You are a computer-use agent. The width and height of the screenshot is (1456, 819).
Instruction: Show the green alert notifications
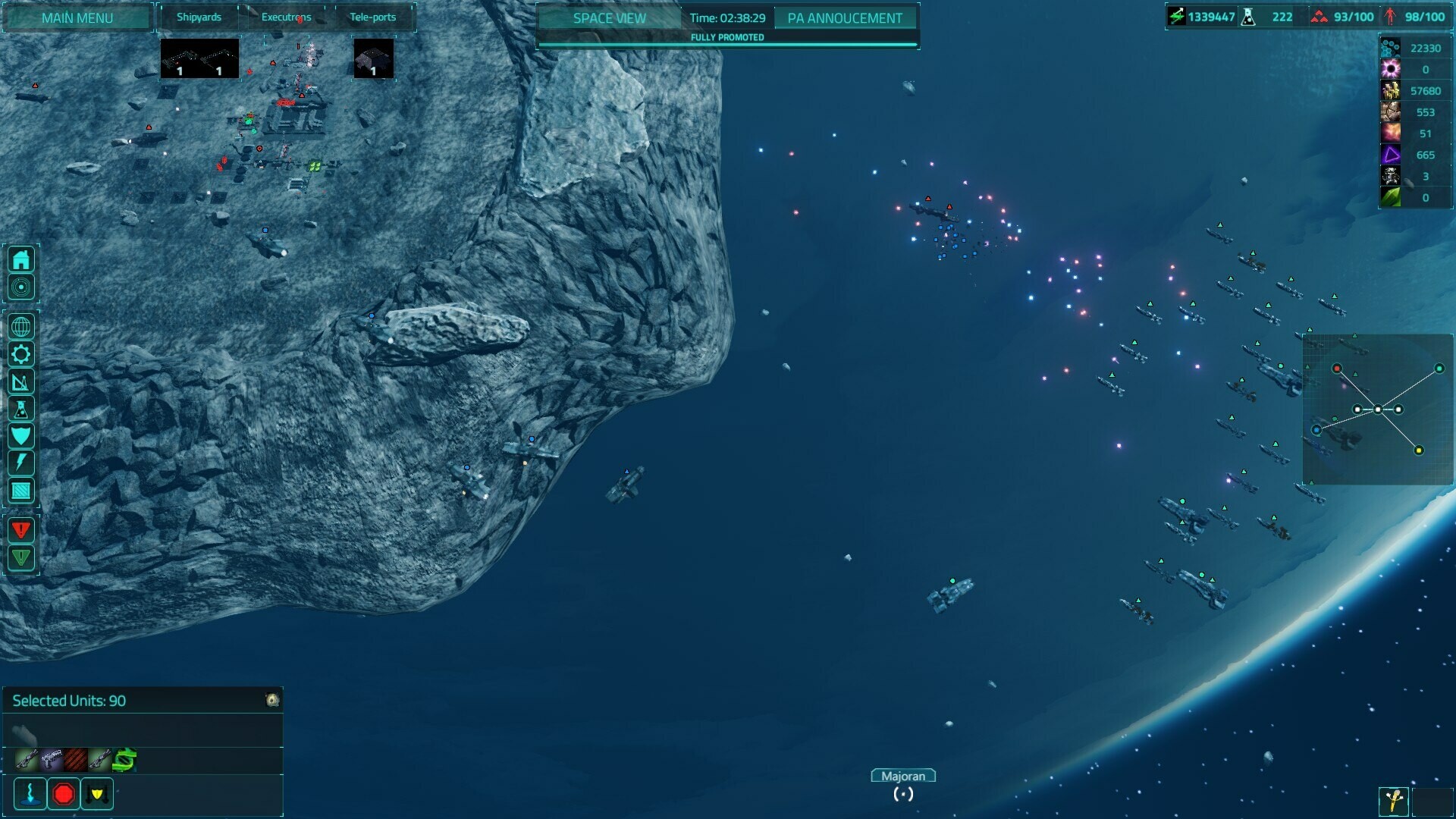pos(21,557)
